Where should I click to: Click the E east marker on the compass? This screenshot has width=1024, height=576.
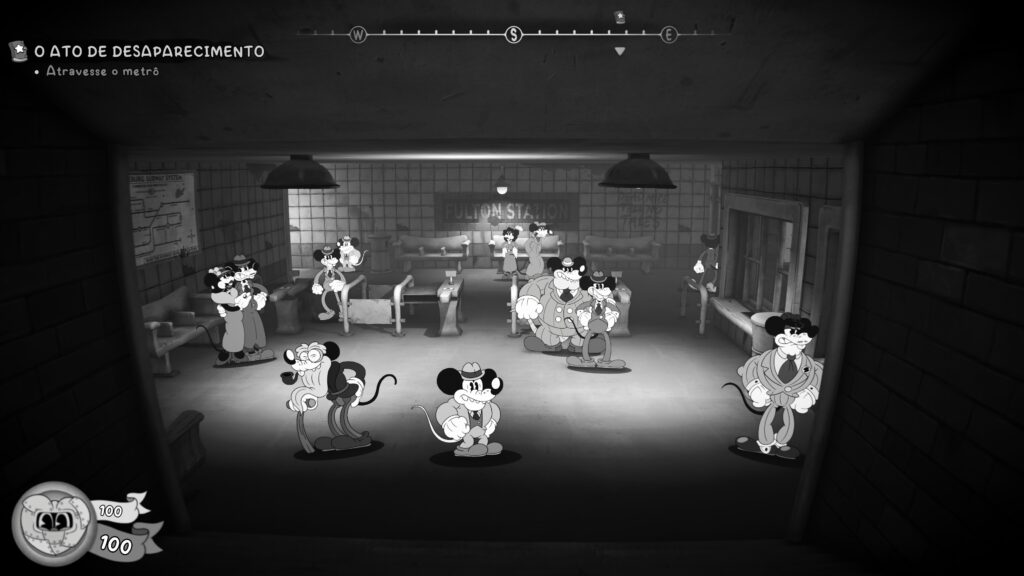click(668, 35)
